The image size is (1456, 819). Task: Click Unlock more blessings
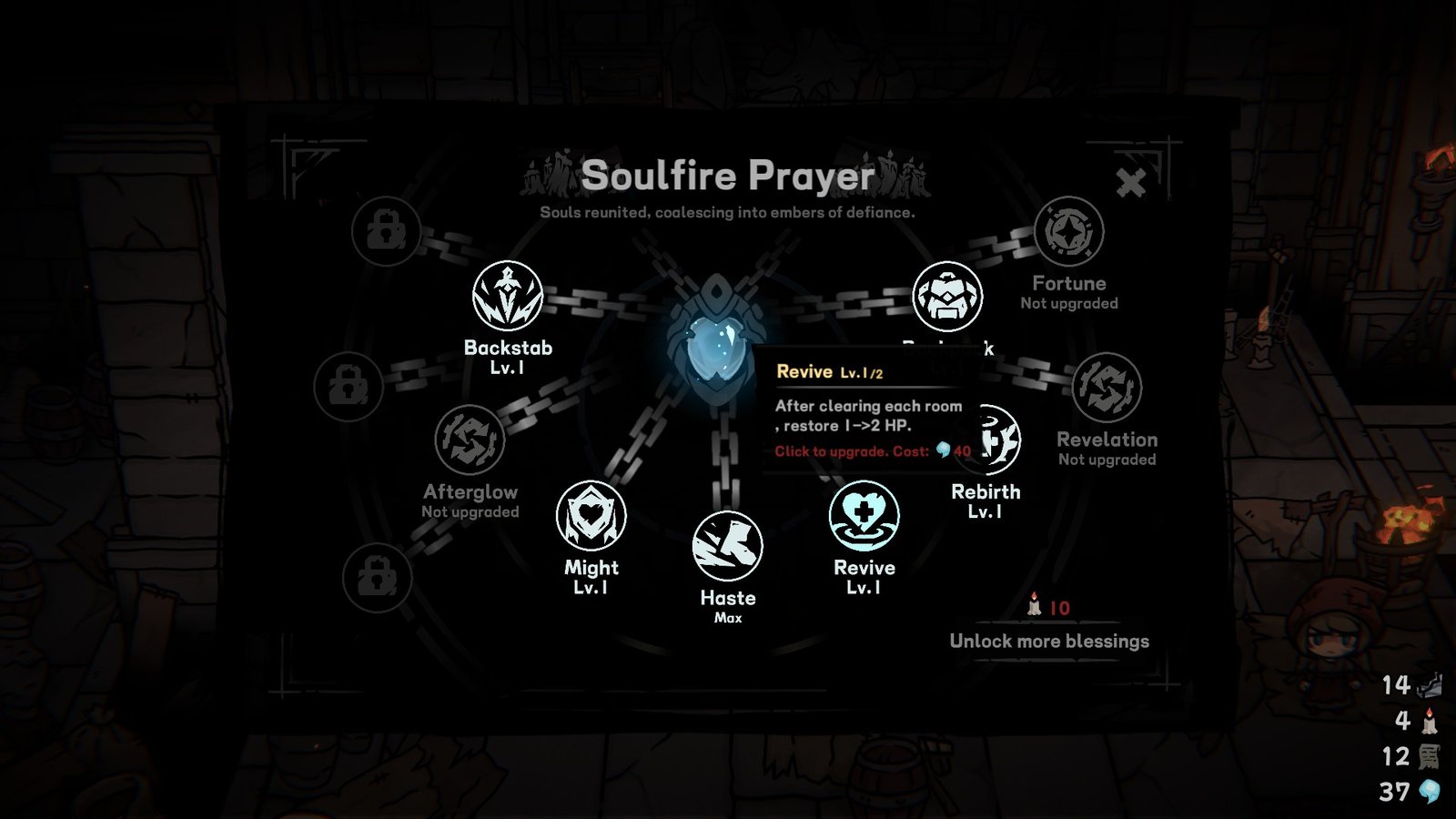click(x=1048, y=642)
